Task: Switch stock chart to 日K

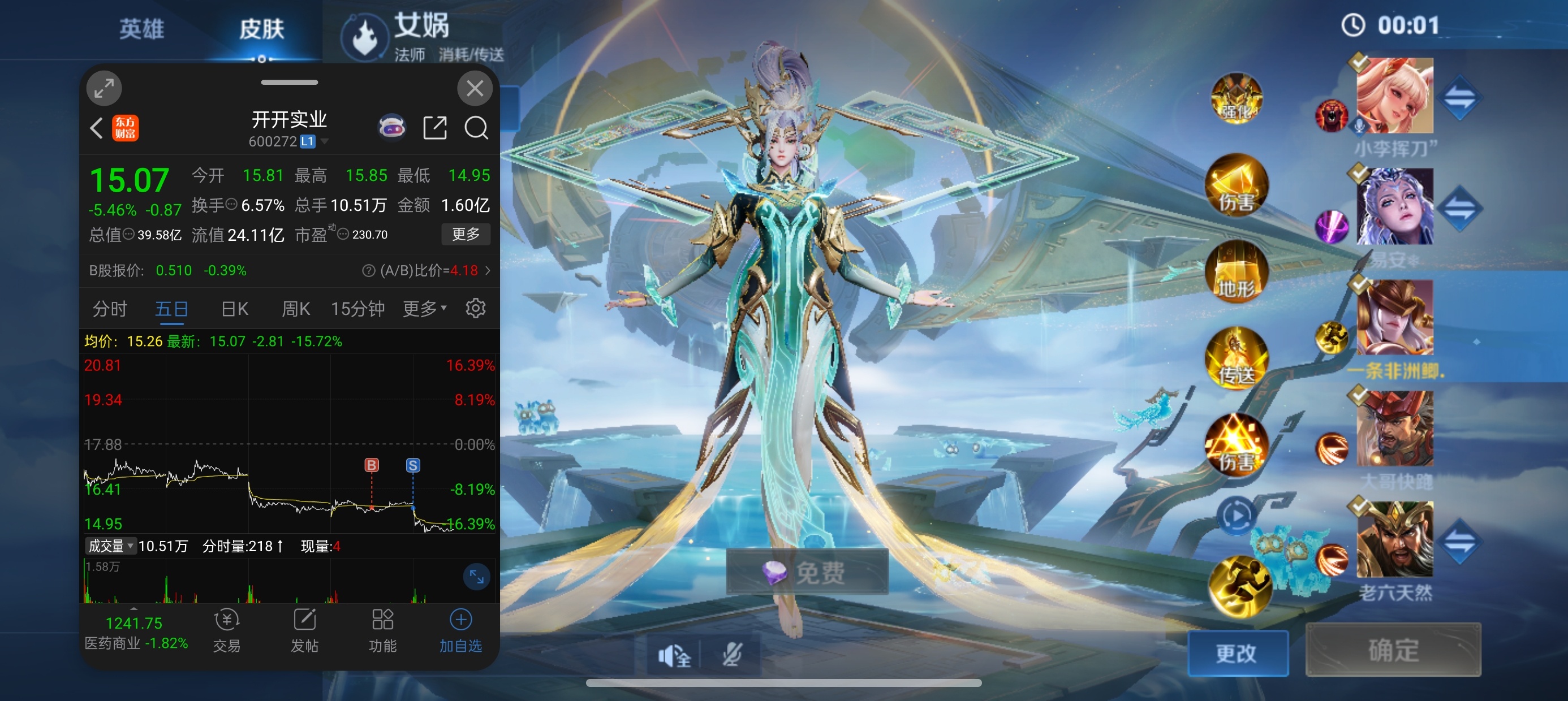Action: [234, 309]
